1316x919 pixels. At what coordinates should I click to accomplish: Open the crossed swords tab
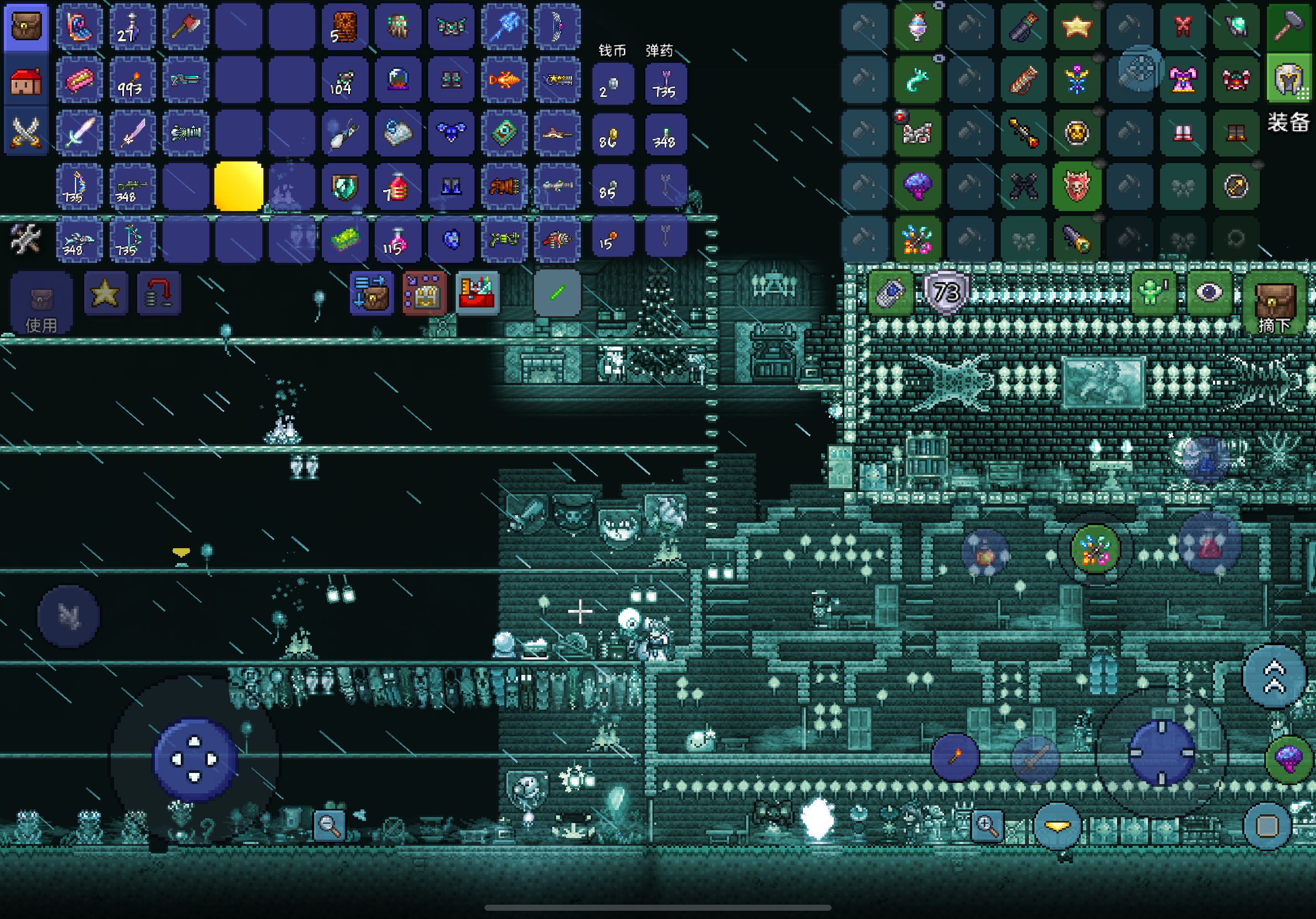click(26, 132)
